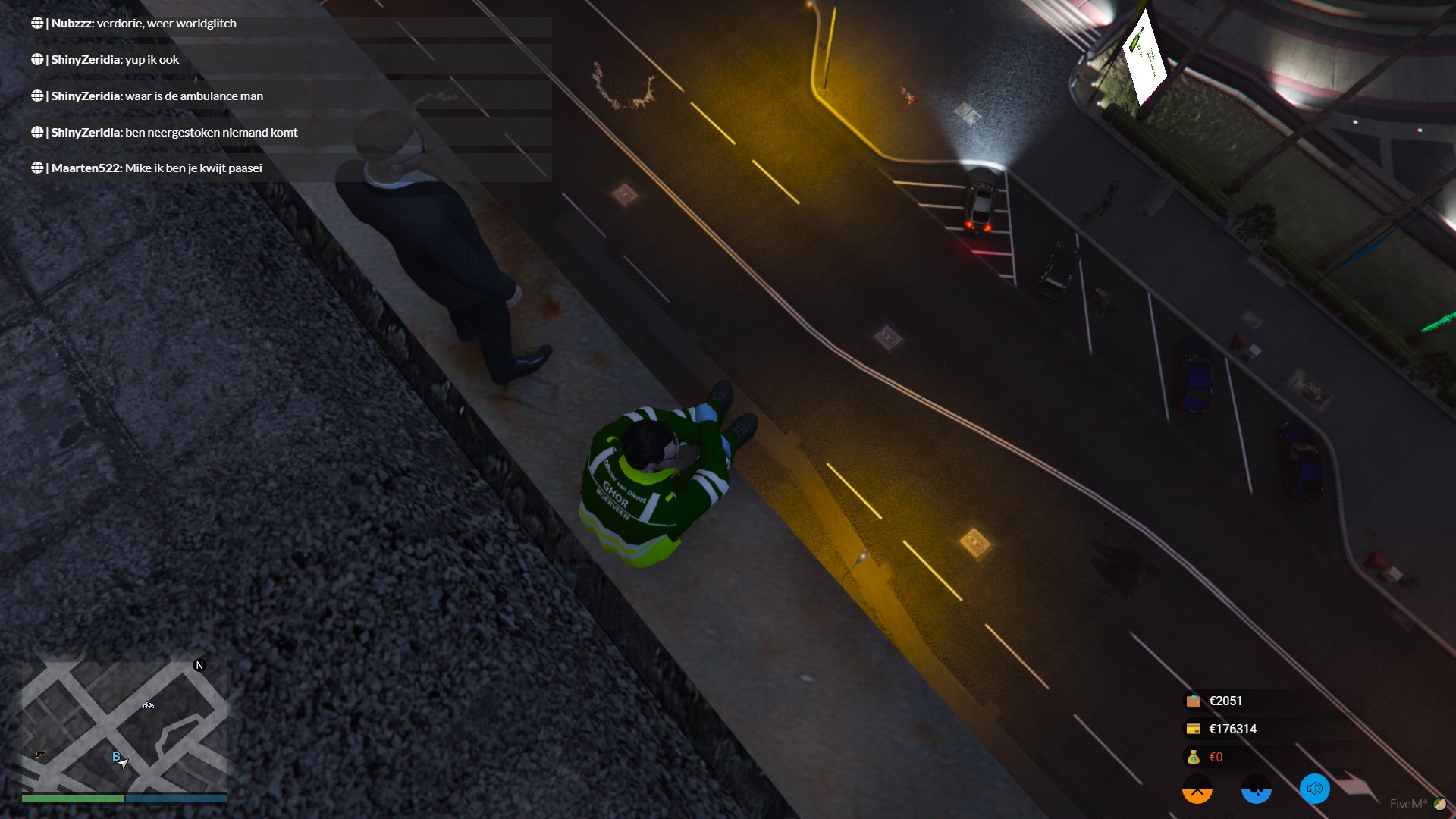Click Maarten522's chat message

[156, 168]
